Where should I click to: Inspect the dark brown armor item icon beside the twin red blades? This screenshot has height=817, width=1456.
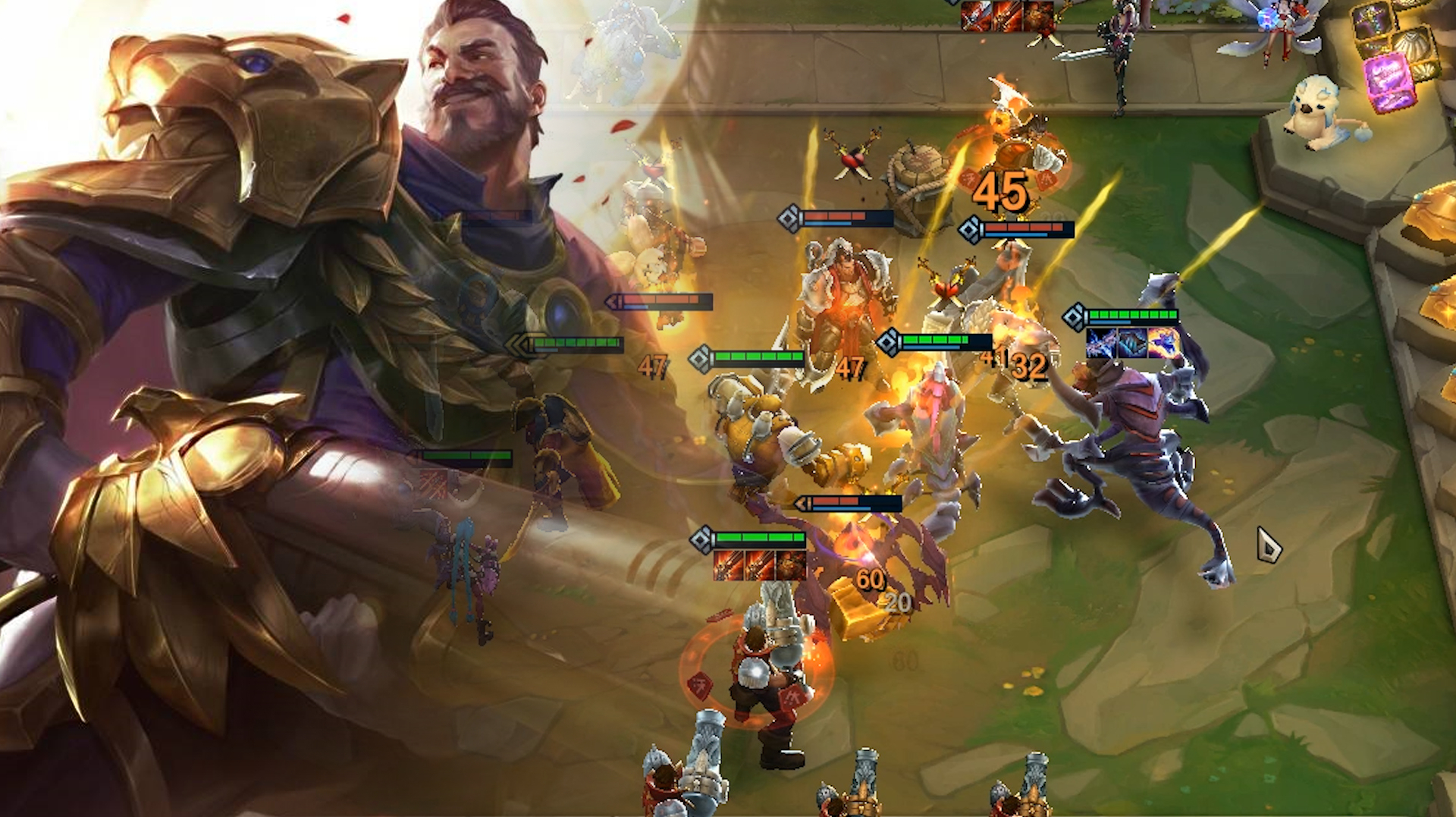tap(790, 566)
